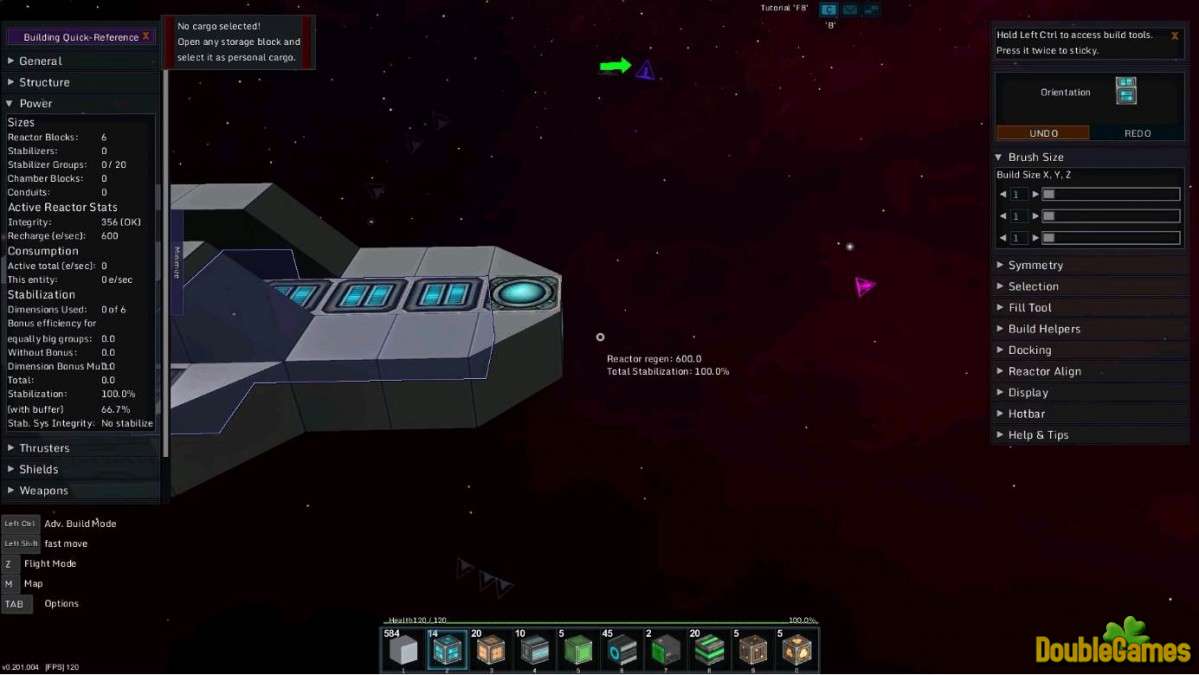Show the Weapons section
This screenshot has height=675, width=1199.
(x=43, y=490)
